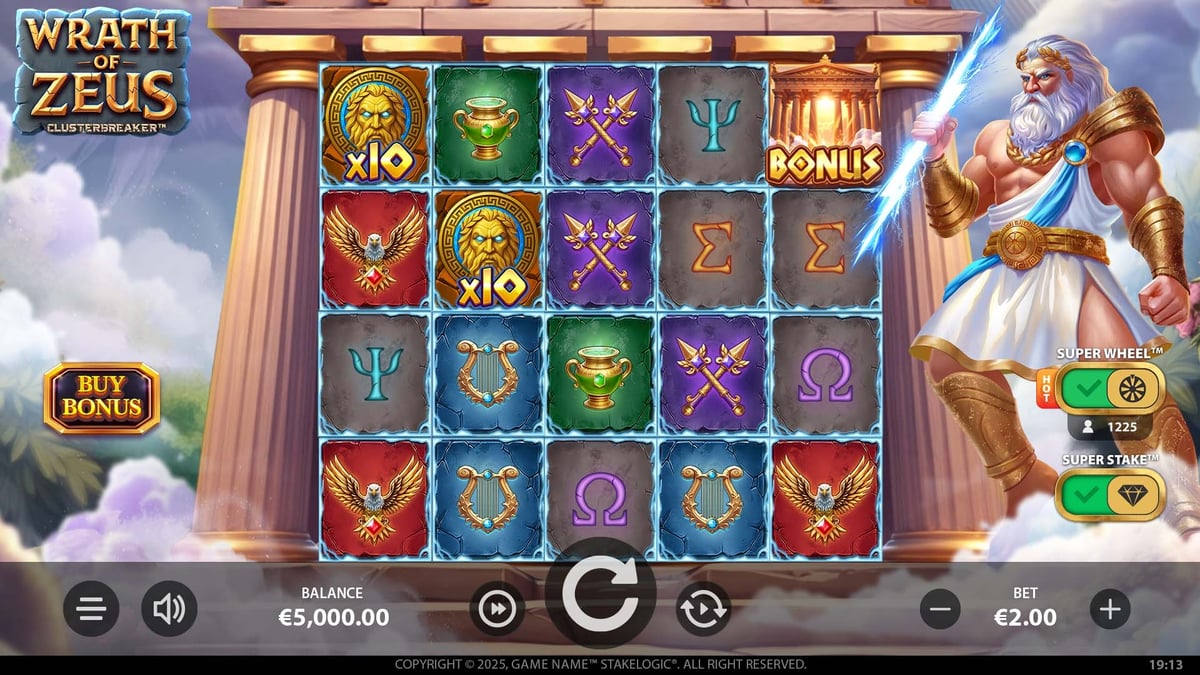Toggle the Super Stake feature
Image resolution: width=1200 pixels, height=675 pixels.
[x=1110, y=495]
